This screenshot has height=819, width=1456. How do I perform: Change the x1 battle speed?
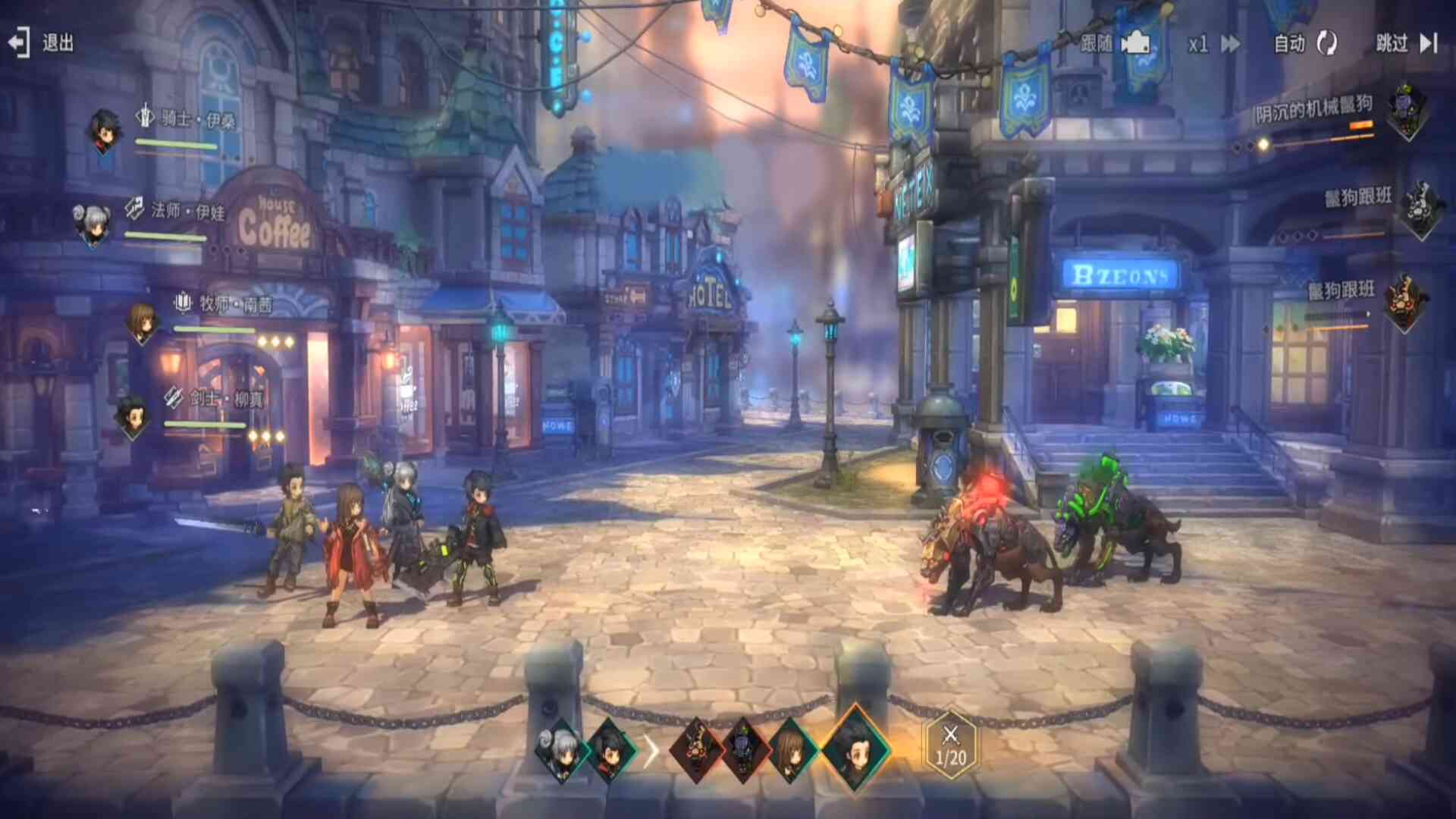(x=1214, y=44)
